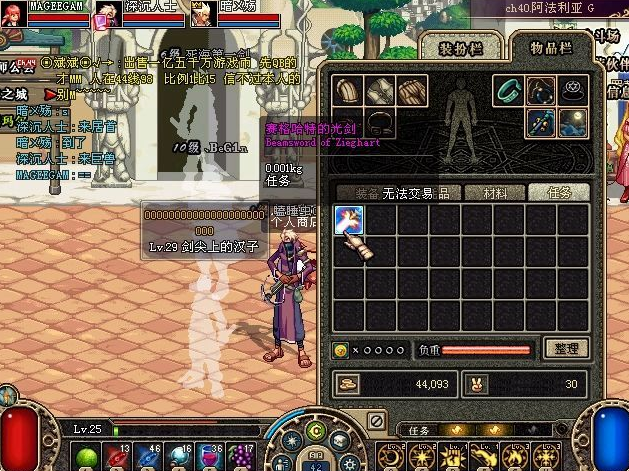Click the equipped teal bracelet slot
The height and width of the screenshot is (471, 629).
[x=511, y=91]
